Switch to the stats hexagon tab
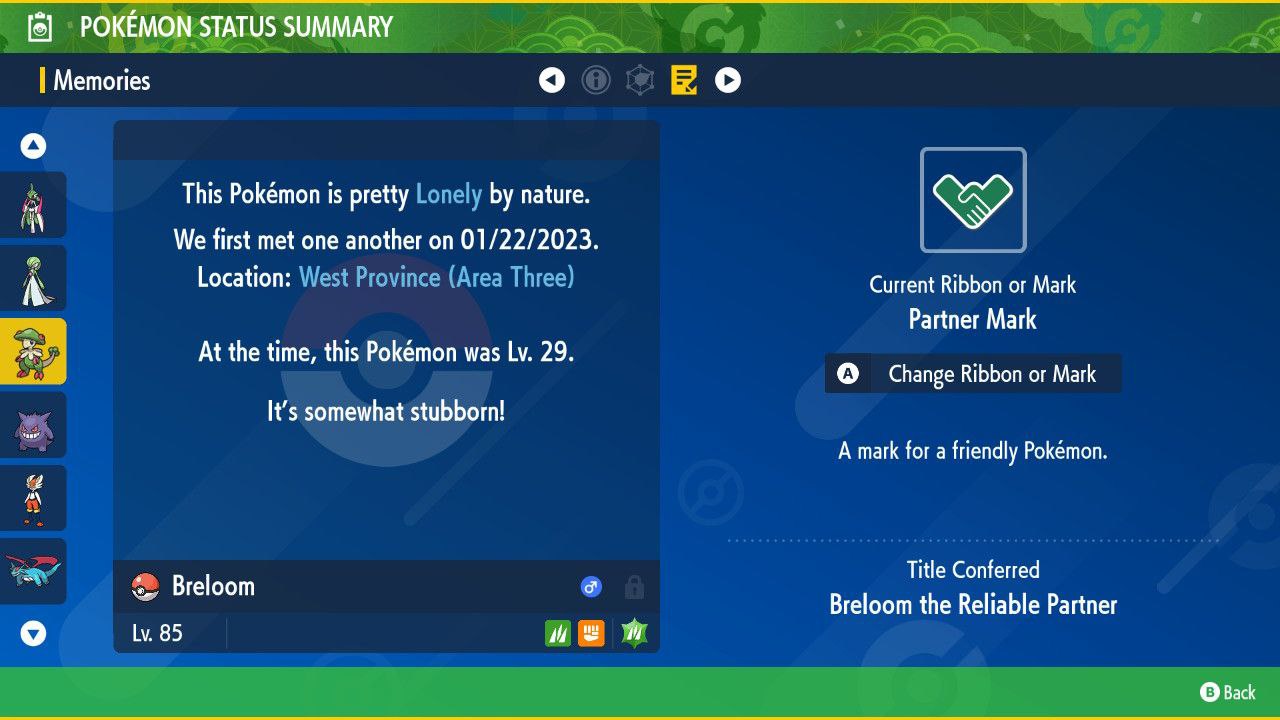 (x=640, y=80)
